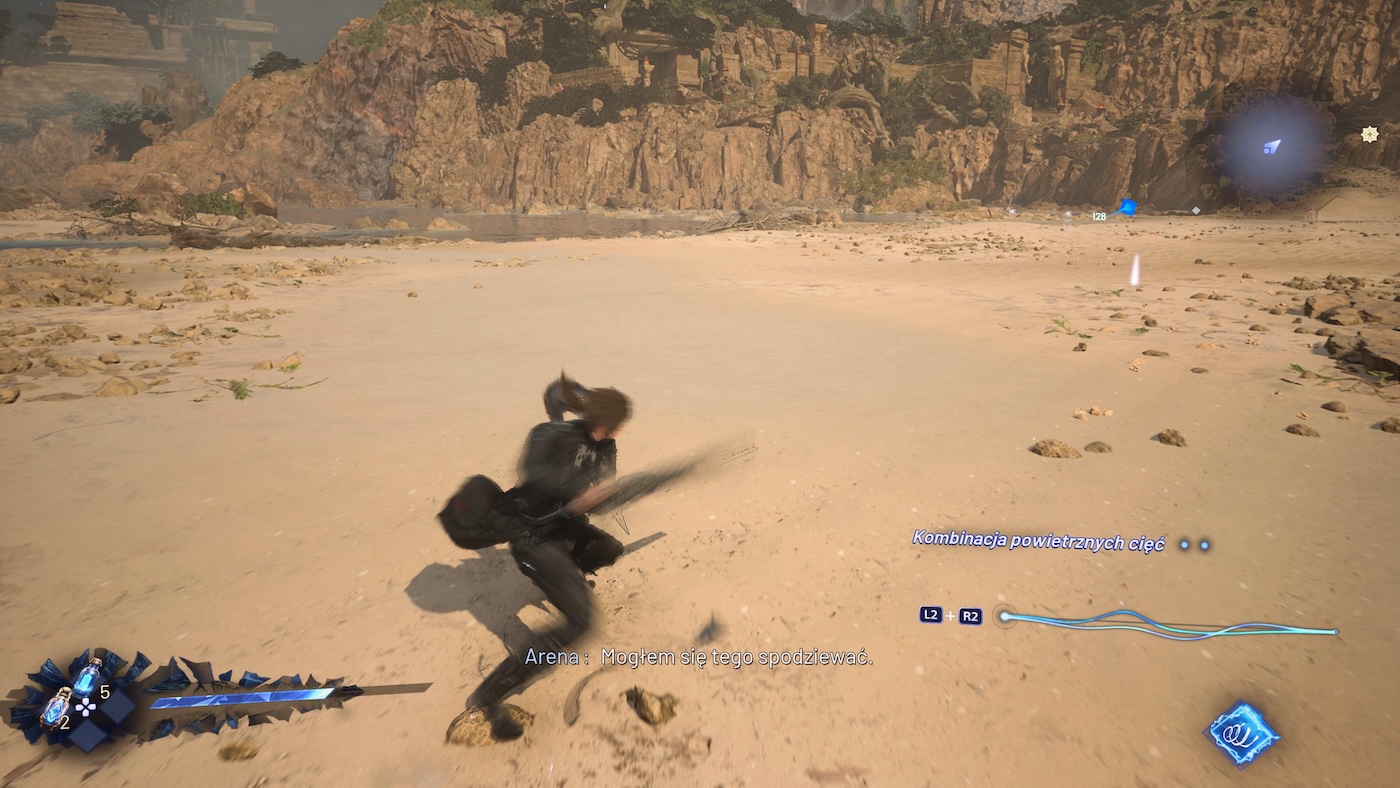
Task: Click the white star-shaped marker icon
Action: (1370, 134)
